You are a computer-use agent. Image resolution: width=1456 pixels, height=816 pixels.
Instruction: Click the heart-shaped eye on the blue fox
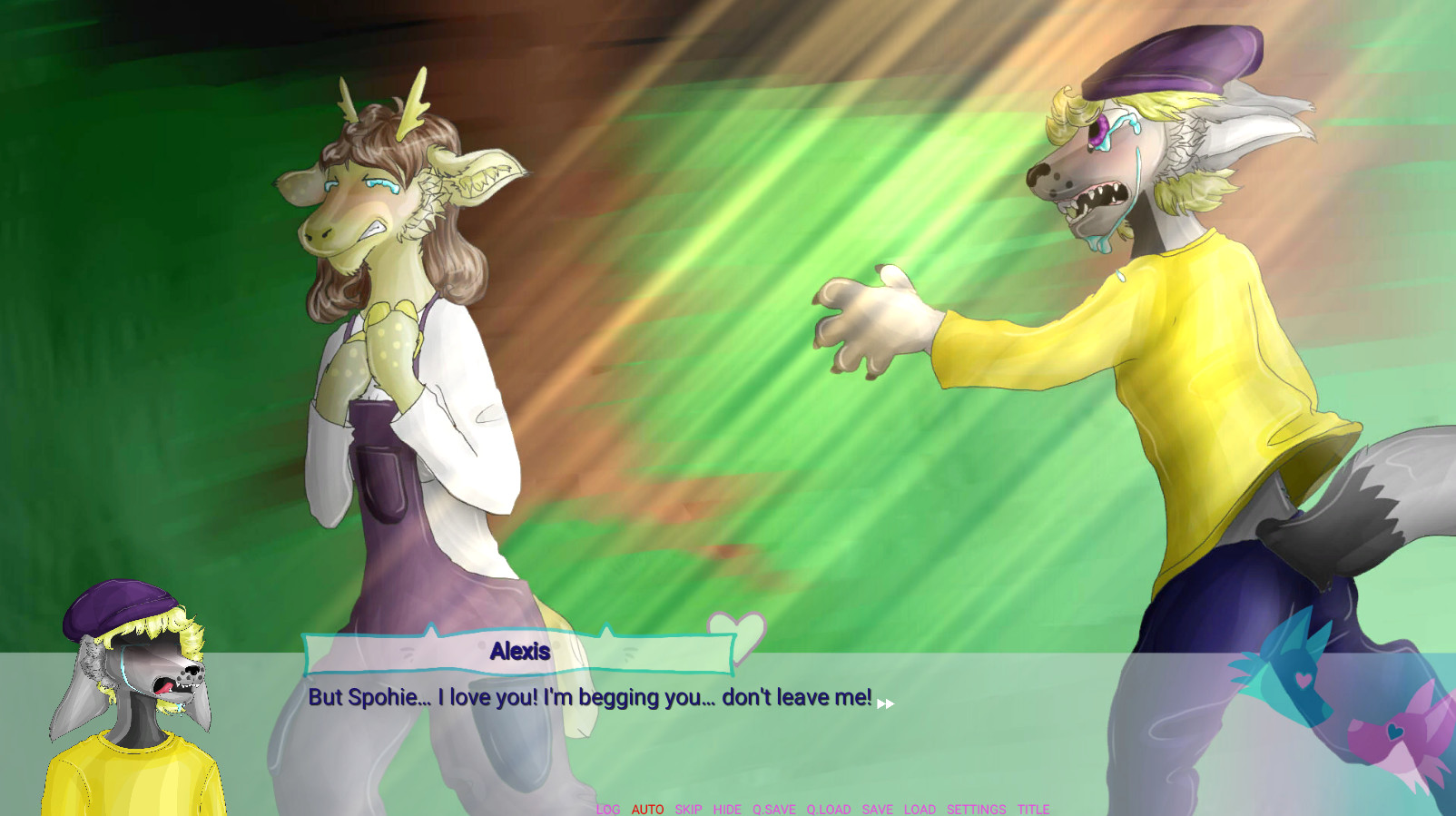[x=1304, y=680]
